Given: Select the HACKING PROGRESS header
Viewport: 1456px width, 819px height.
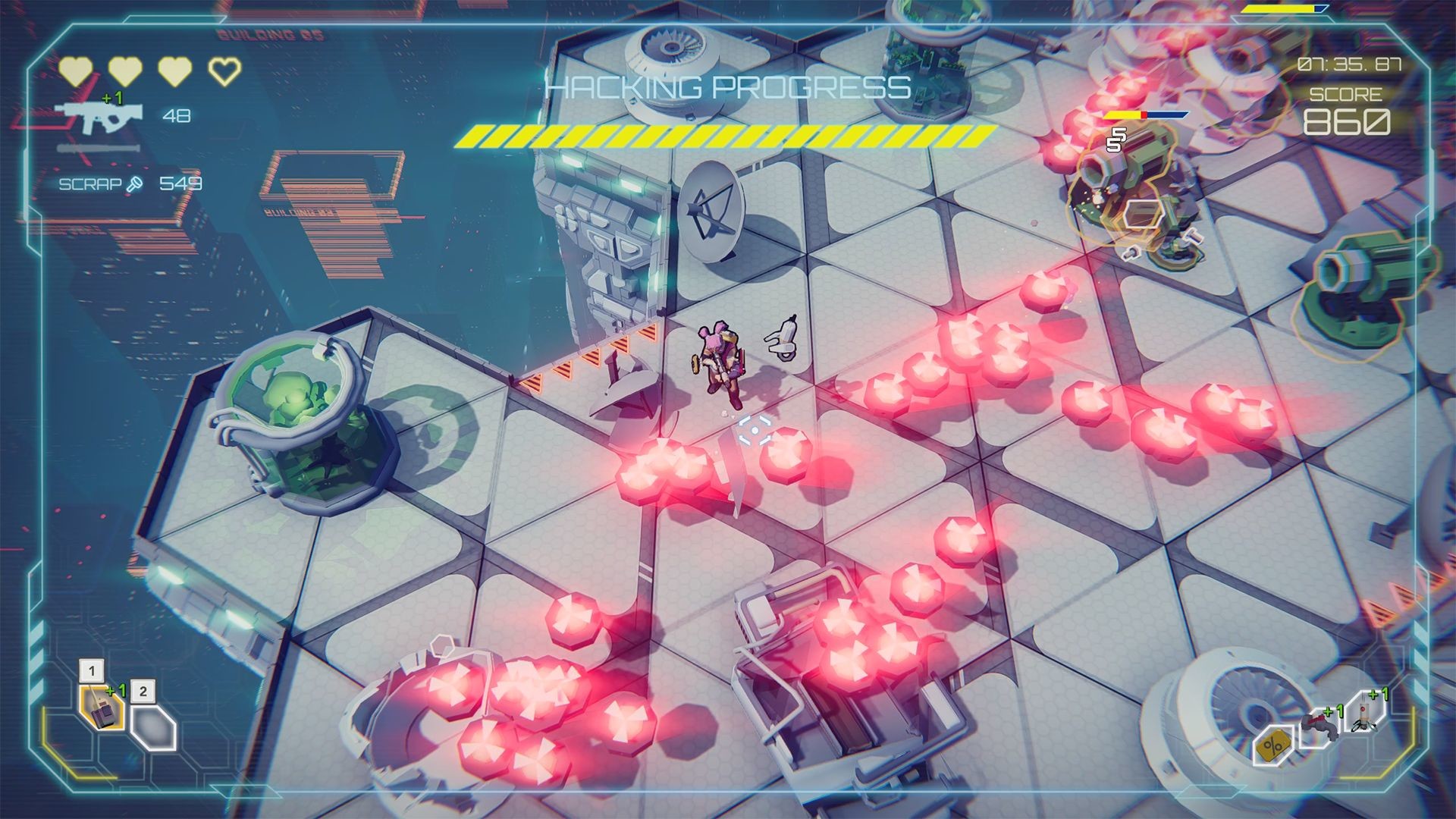Looking at the screenshot, I should click(x=726, y=89).
